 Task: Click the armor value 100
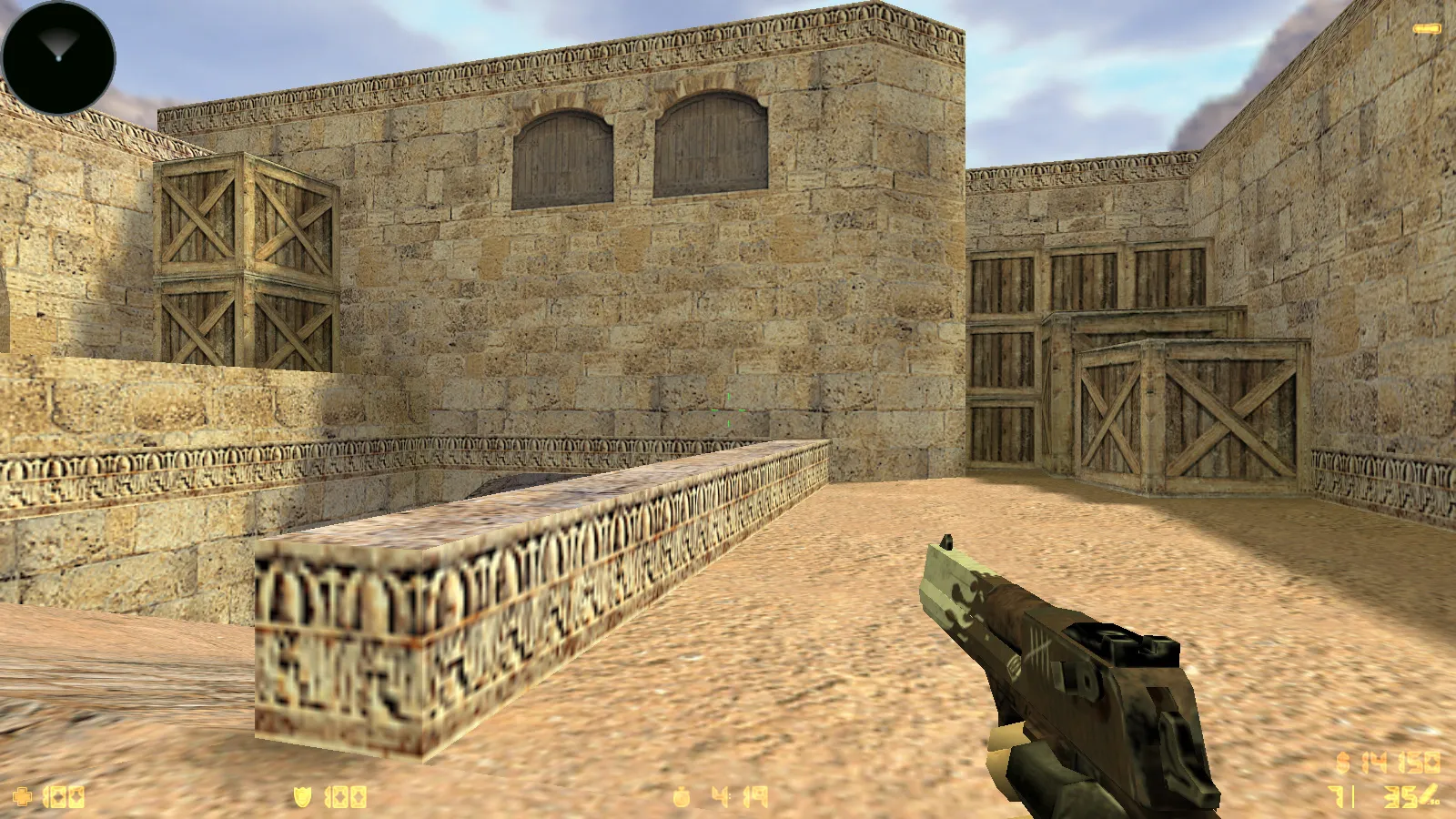click(x=344, y=796)
